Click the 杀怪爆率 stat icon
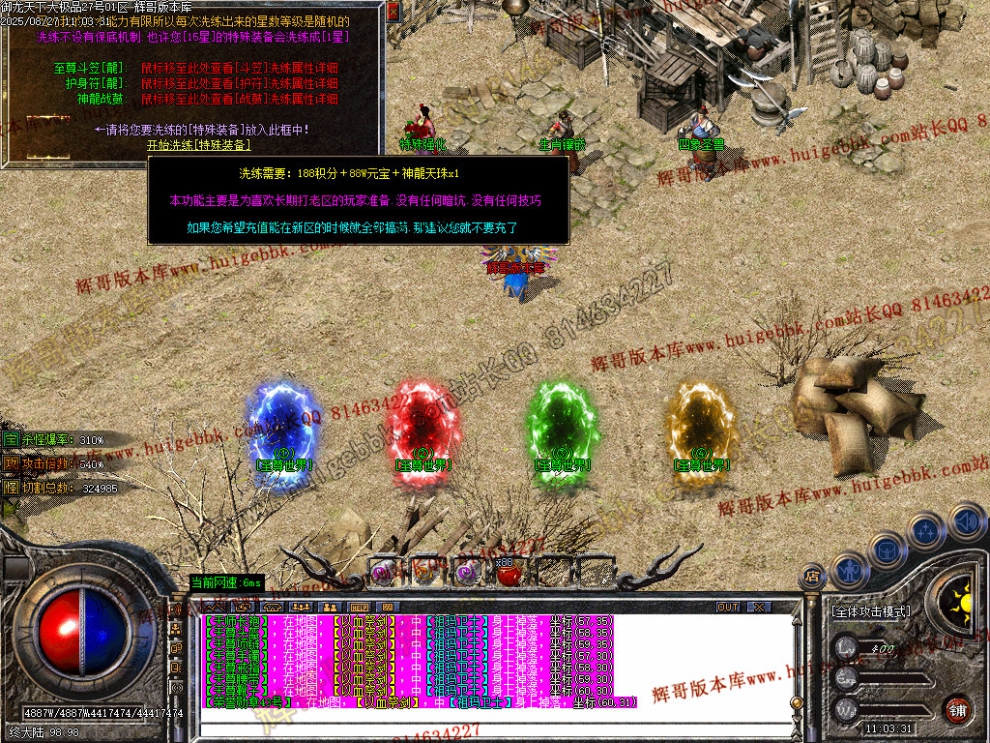The height and width of the screenshot is (743, 990). click(x=11, y=440)
